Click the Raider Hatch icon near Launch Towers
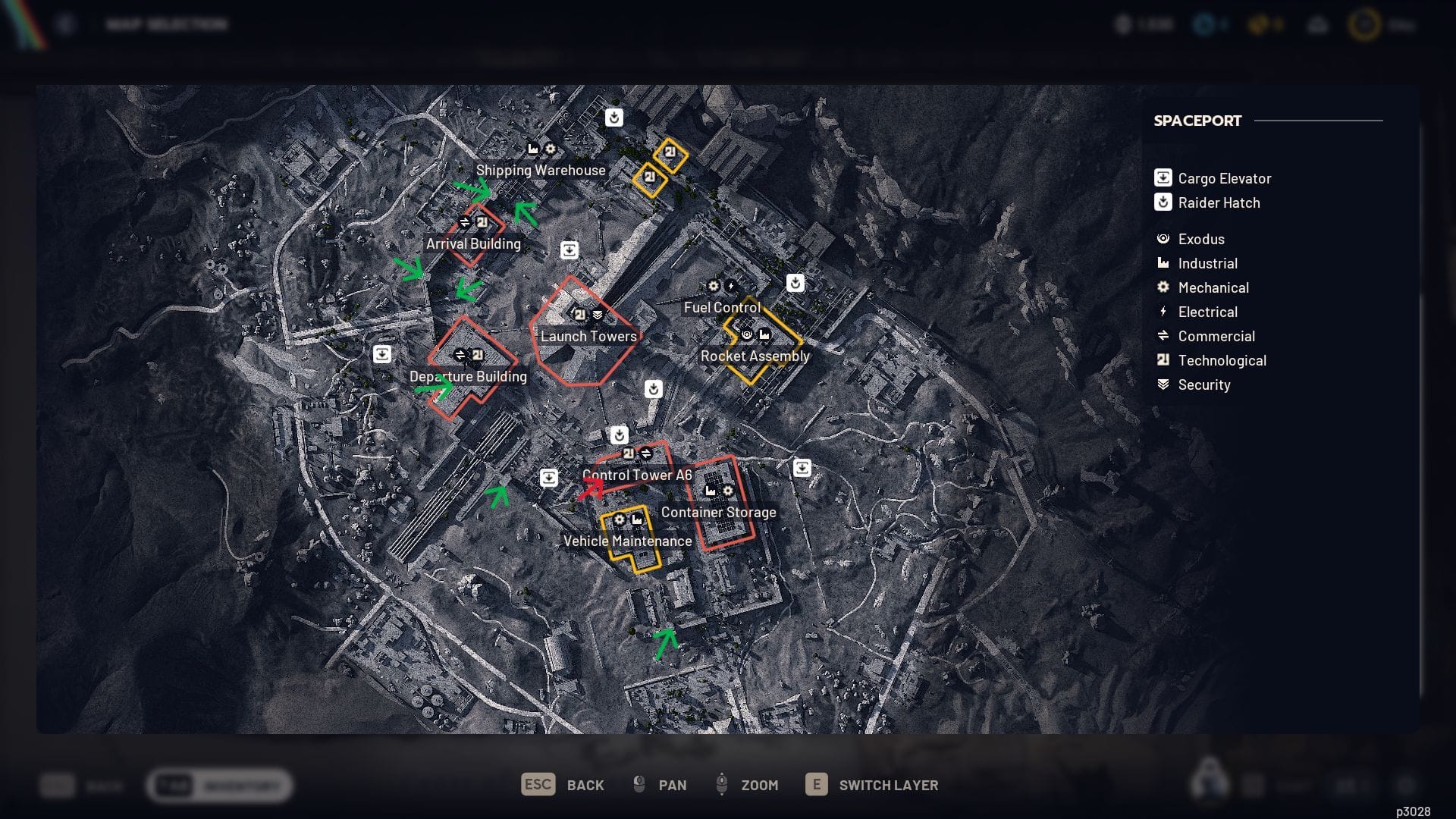The height and width of the screenshot is (819, 1456). click(654, 388)
